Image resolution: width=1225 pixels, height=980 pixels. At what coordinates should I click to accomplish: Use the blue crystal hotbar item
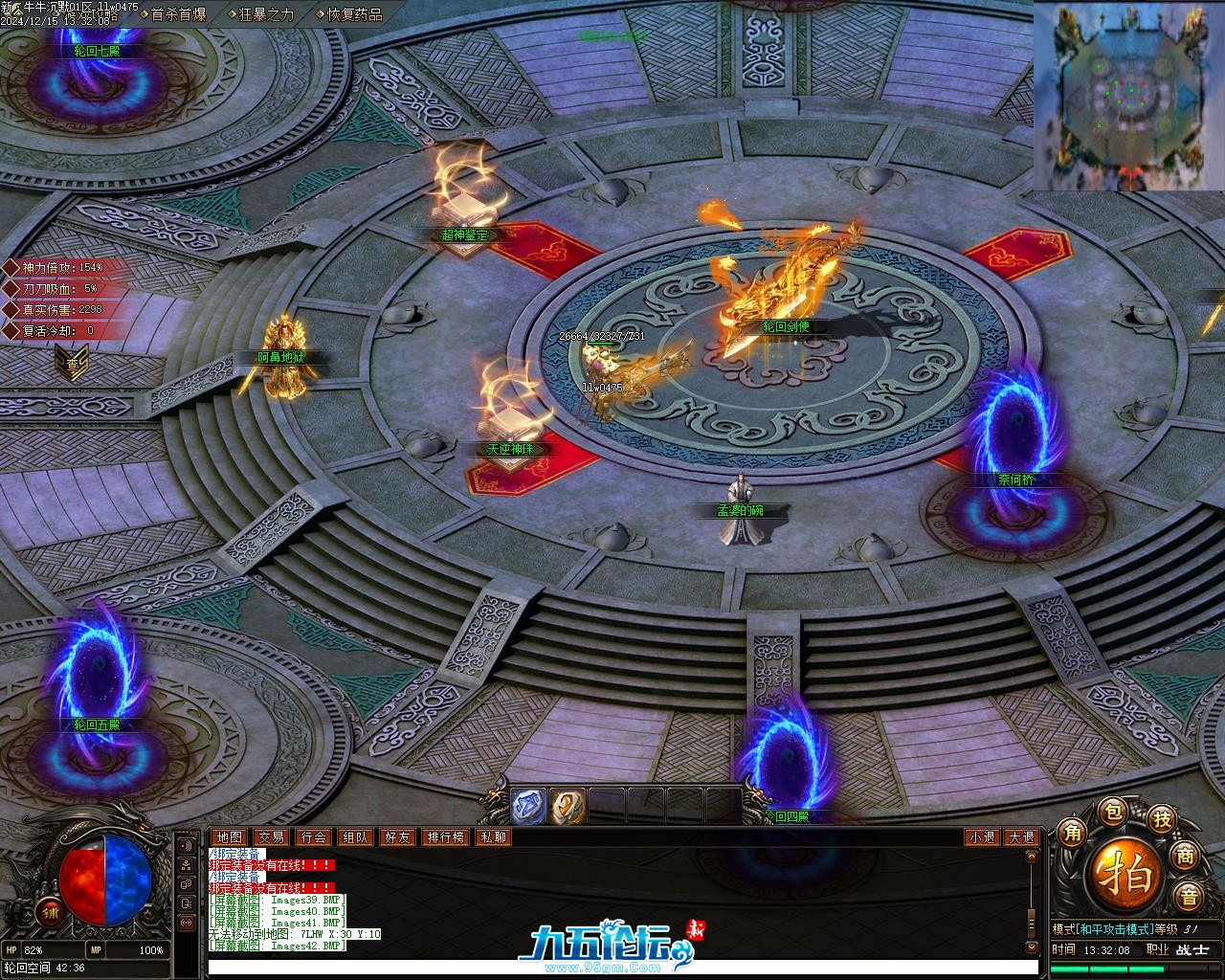coord(527,806)
